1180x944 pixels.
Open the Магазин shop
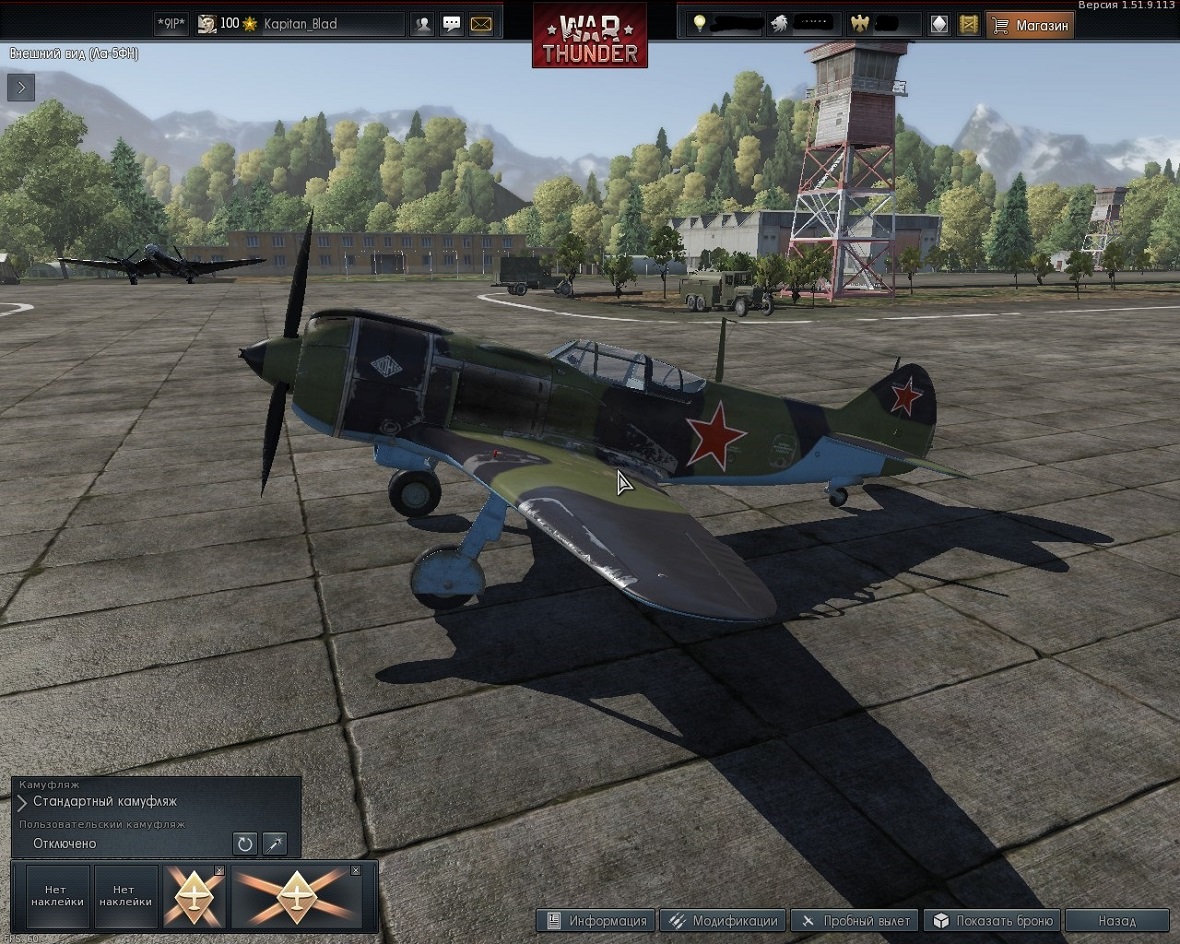coord(1030,24)
